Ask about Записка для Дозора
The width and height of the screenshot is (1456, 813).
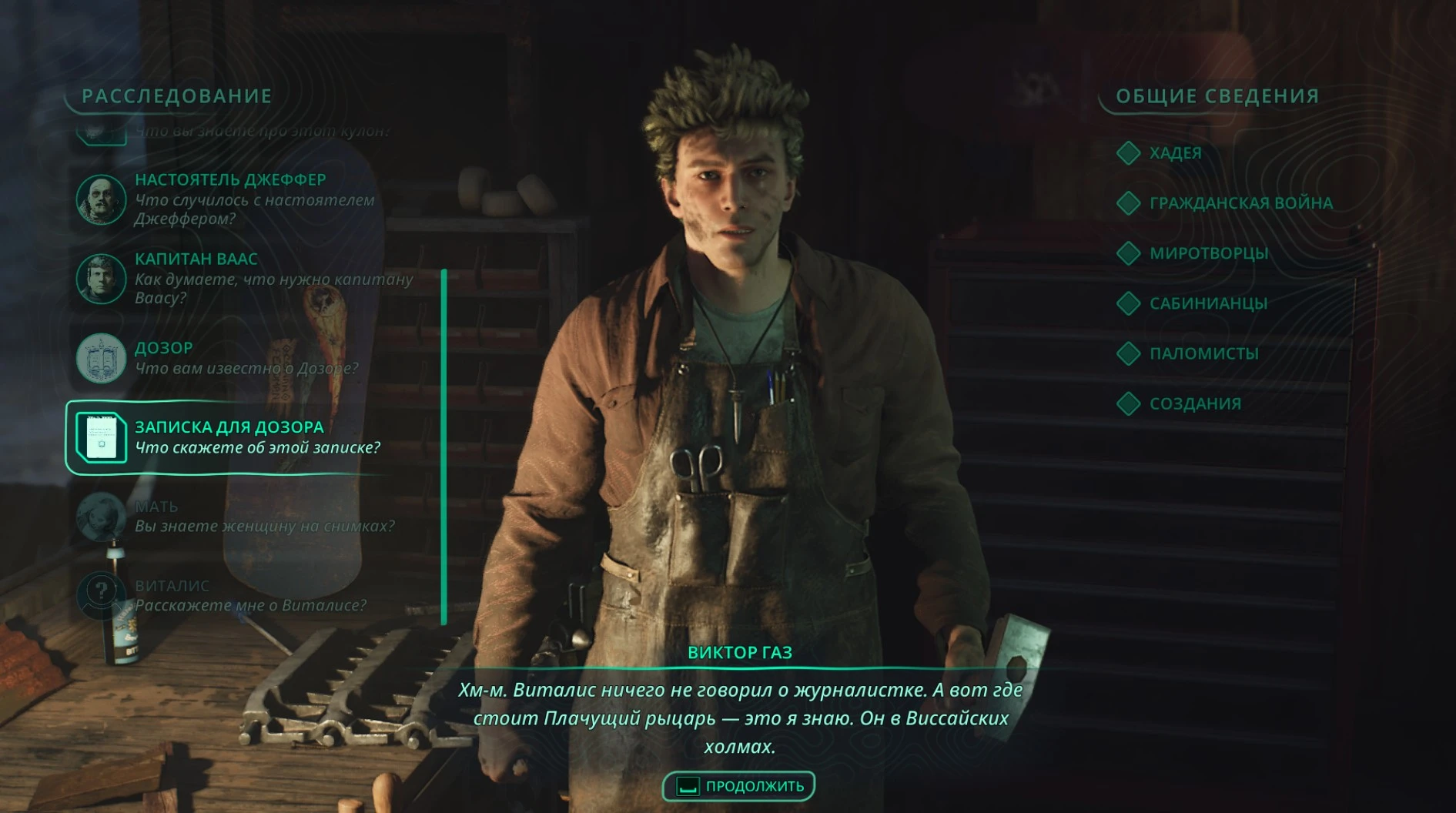coord(229,437)
